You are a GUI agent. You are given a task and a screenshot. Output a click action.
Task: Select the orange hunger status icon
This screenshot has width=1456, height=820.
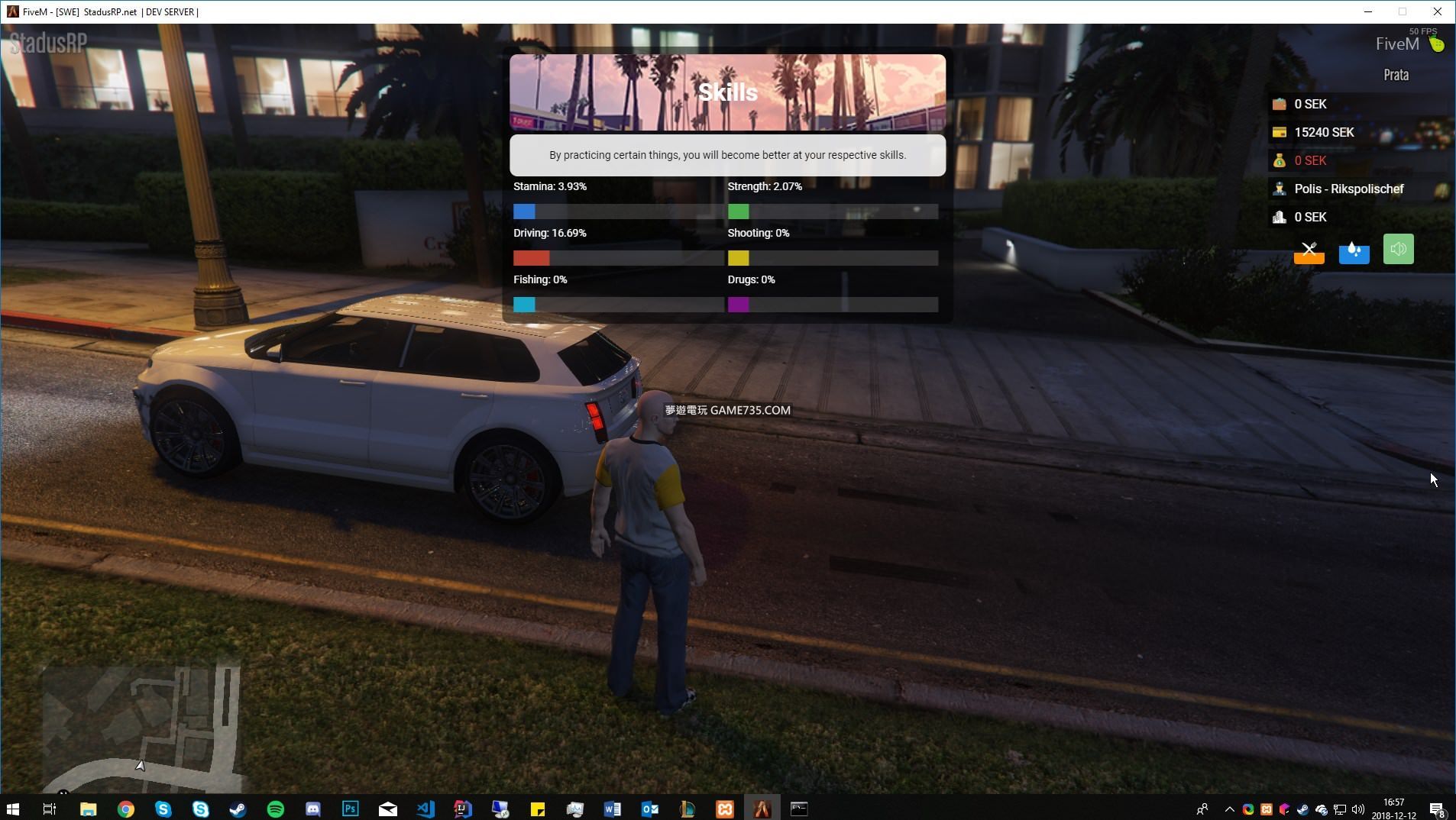tap(1309, 250)
